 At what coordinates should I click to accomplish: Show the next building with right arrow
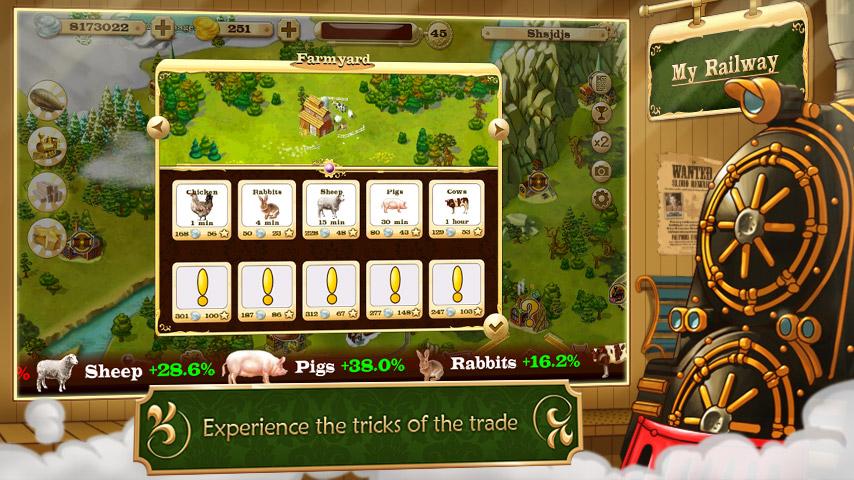pyautogui.click(x=499, y=128)
